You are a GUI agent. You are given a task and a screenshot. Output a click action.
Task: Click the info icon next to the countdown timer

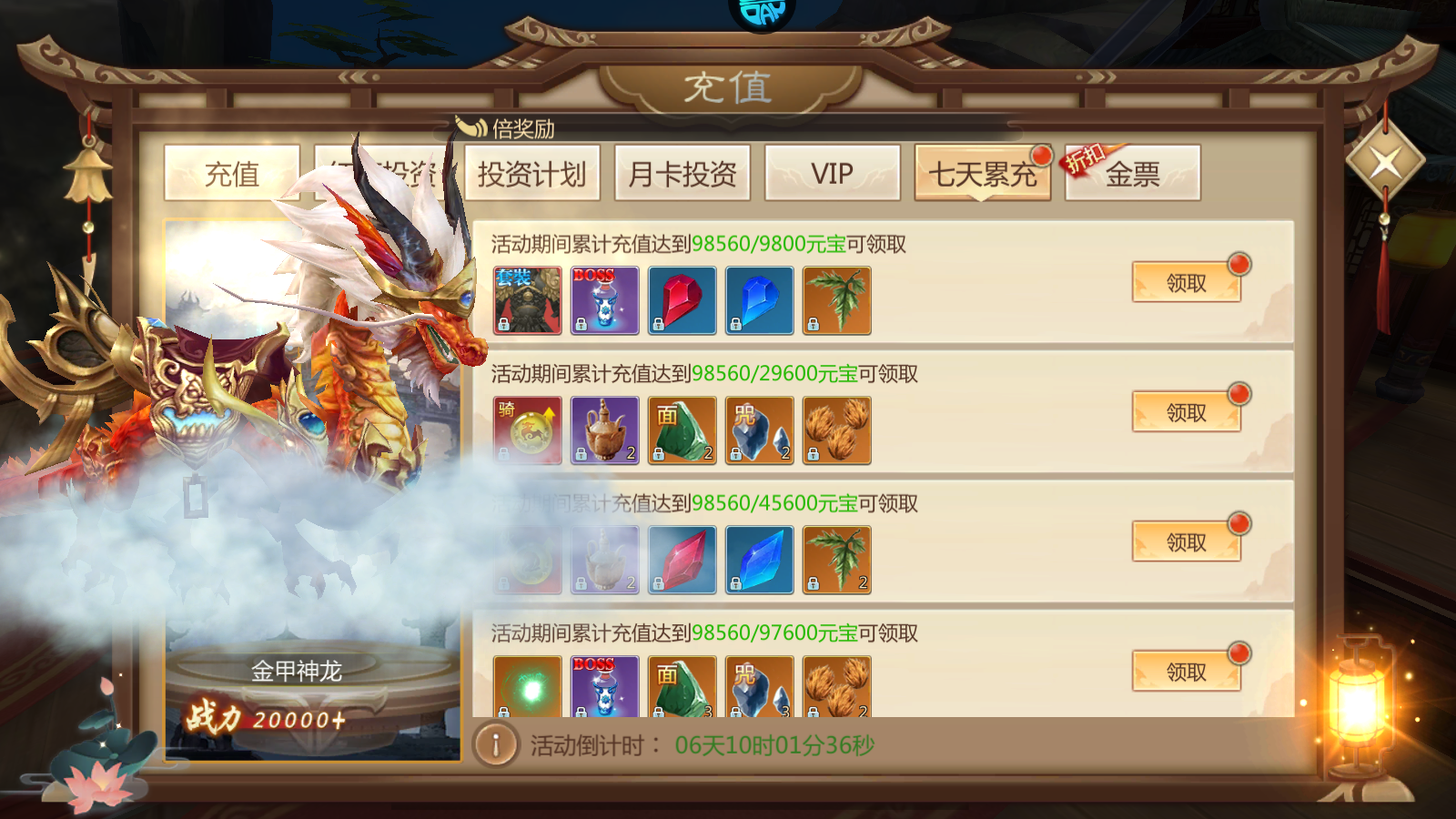coord(495,742)
